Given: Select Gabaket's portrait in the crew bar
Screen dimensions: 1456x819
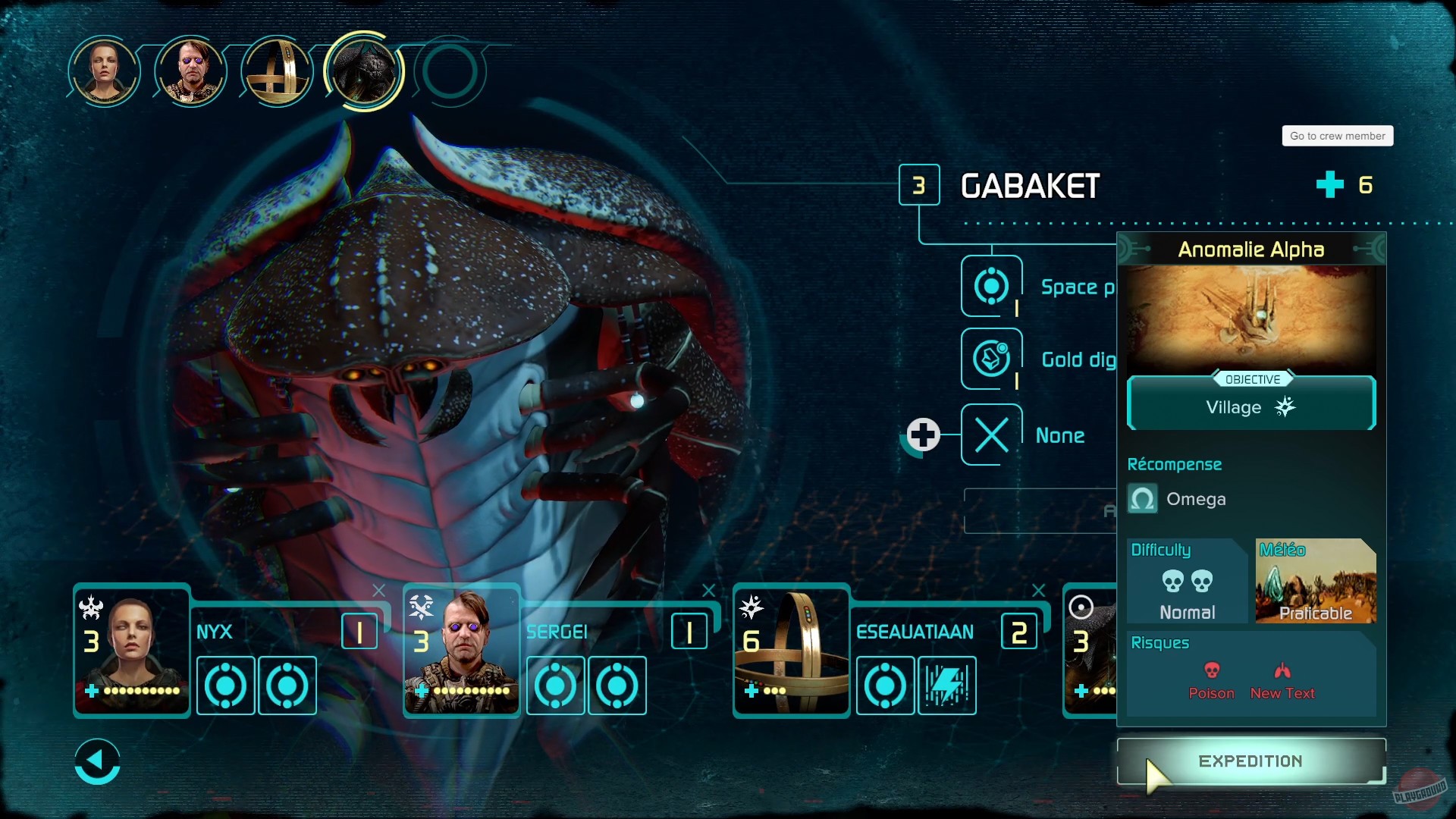Looking at the screenshot, I should pos(363,72).
